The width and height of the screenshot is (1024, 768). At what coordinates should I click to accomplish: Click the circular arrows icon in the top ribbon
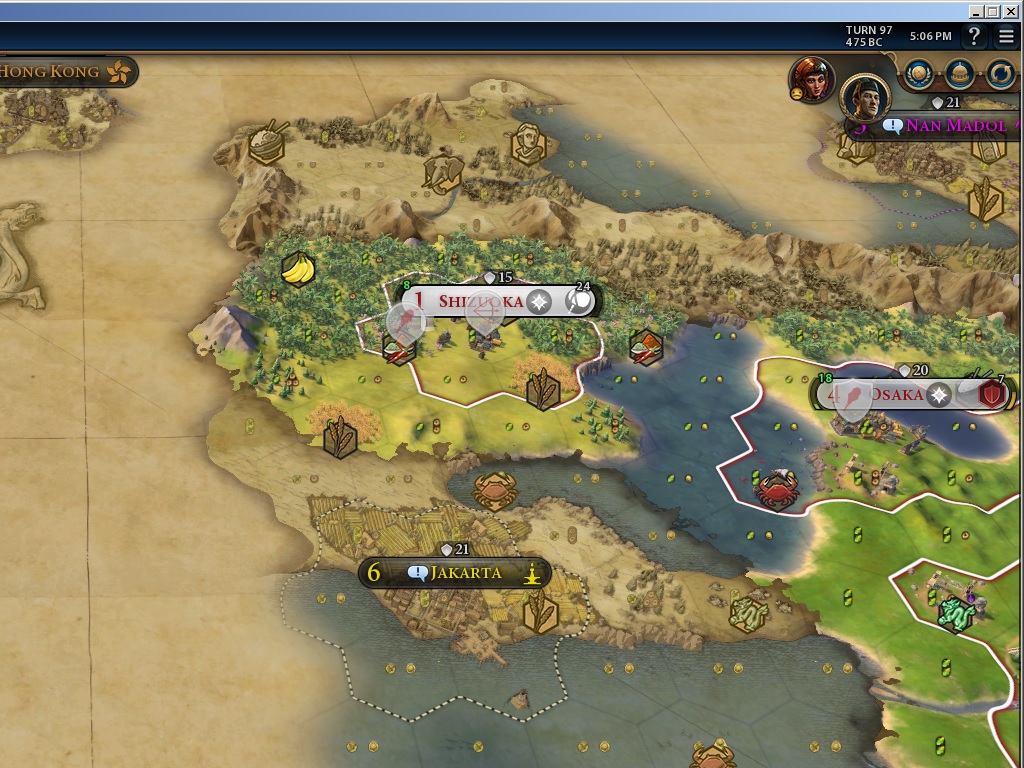click(1000, 72)
